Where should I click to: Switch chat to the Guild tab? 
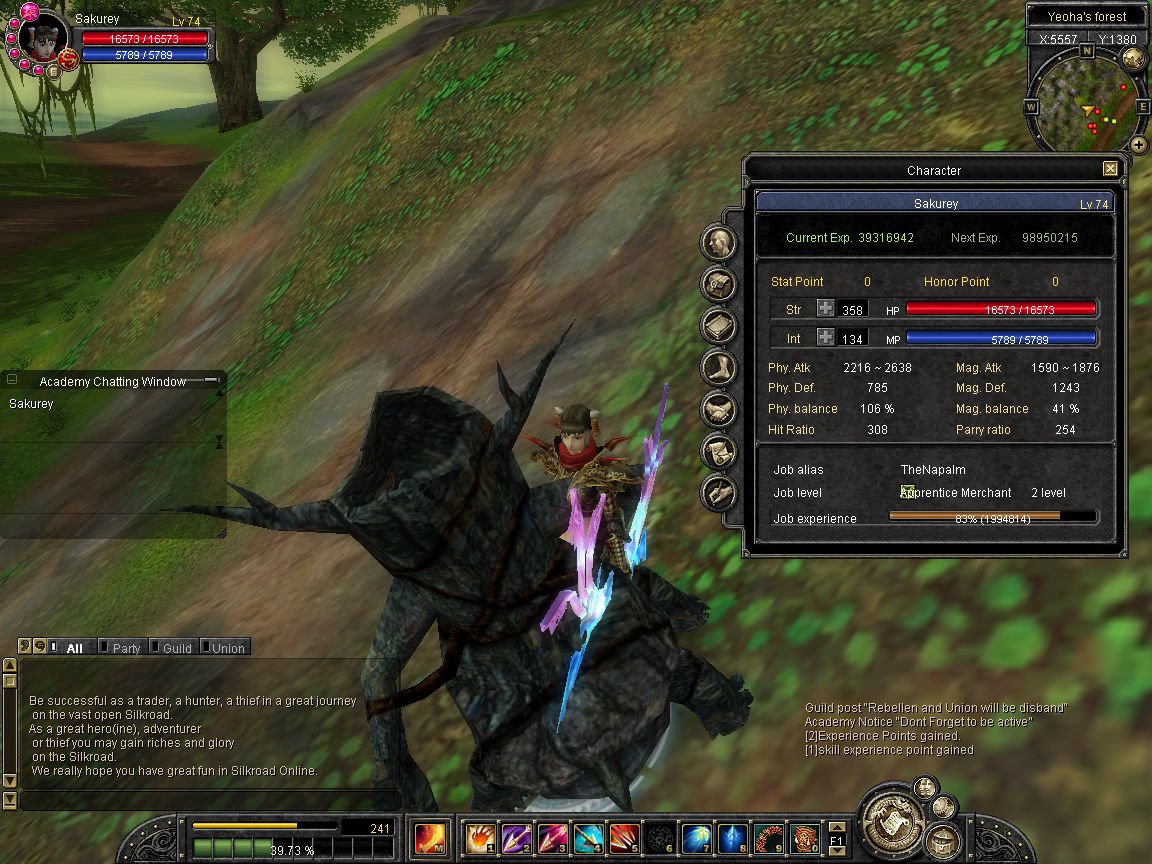click(176, 648)
